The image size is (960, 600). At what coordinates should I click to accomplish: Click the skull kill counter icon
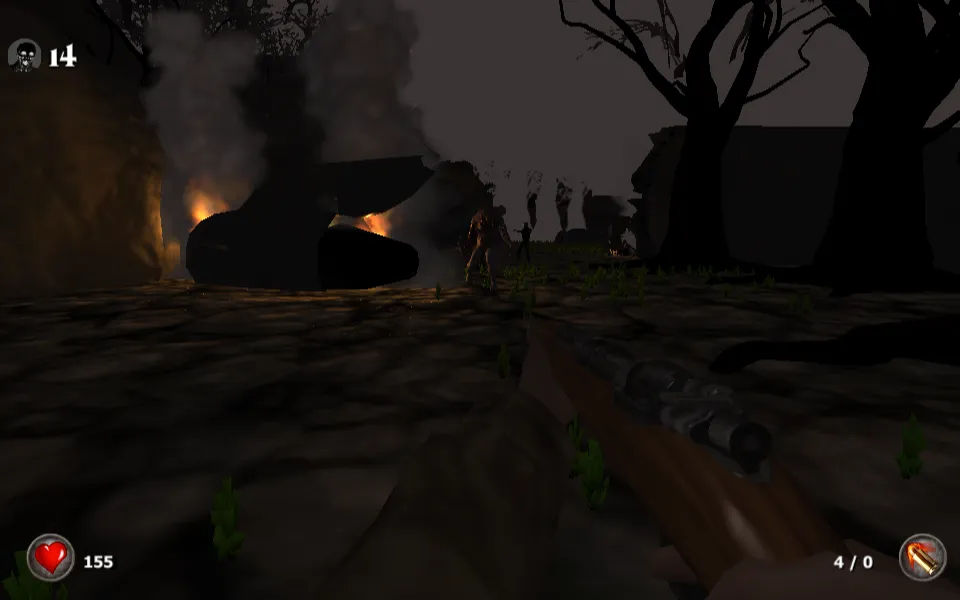(24, 55)
